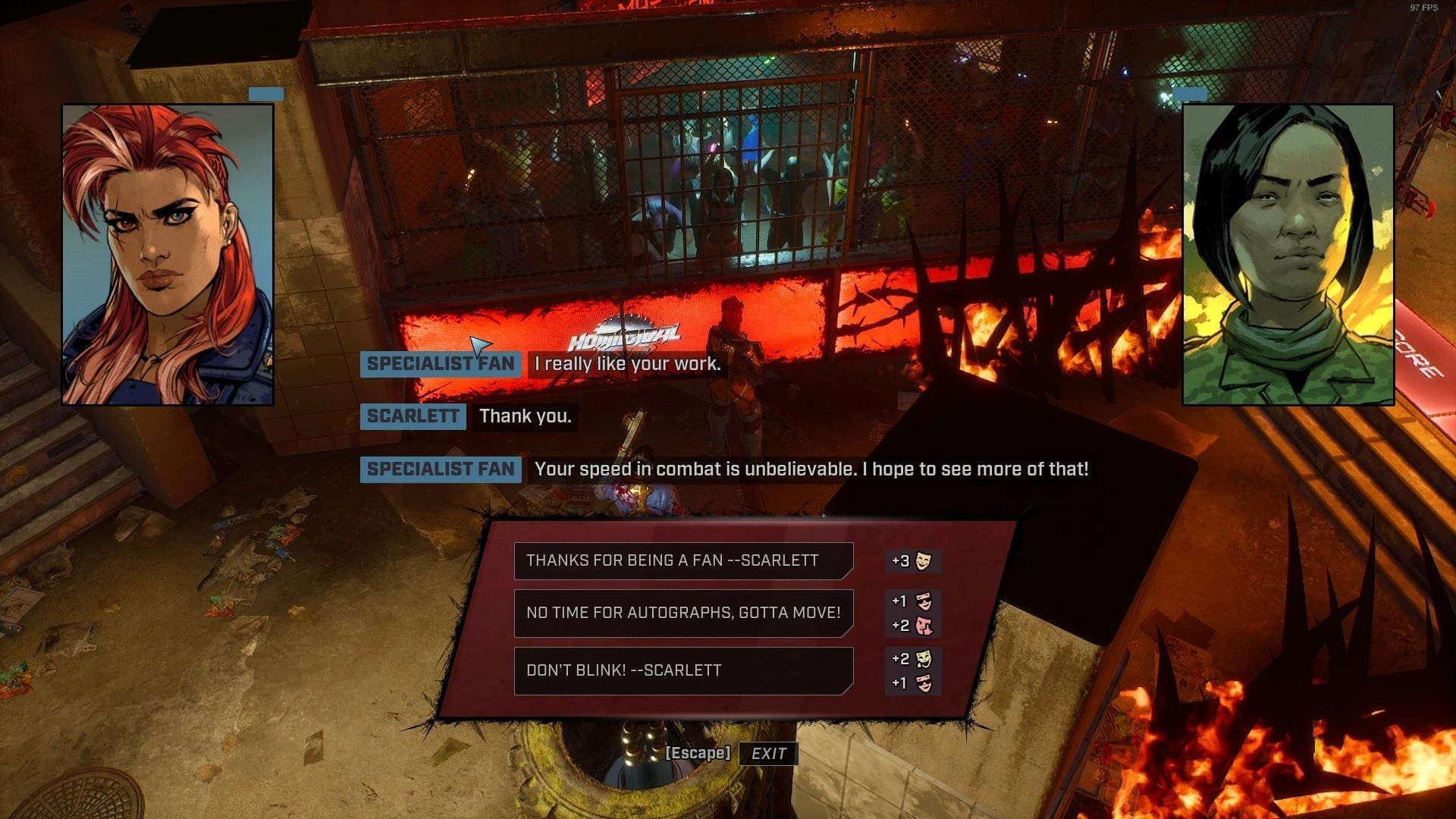Screen dimensions: 1456x819
Task: Click the comedy mask beside the autograph response
Action: point(924,601)
